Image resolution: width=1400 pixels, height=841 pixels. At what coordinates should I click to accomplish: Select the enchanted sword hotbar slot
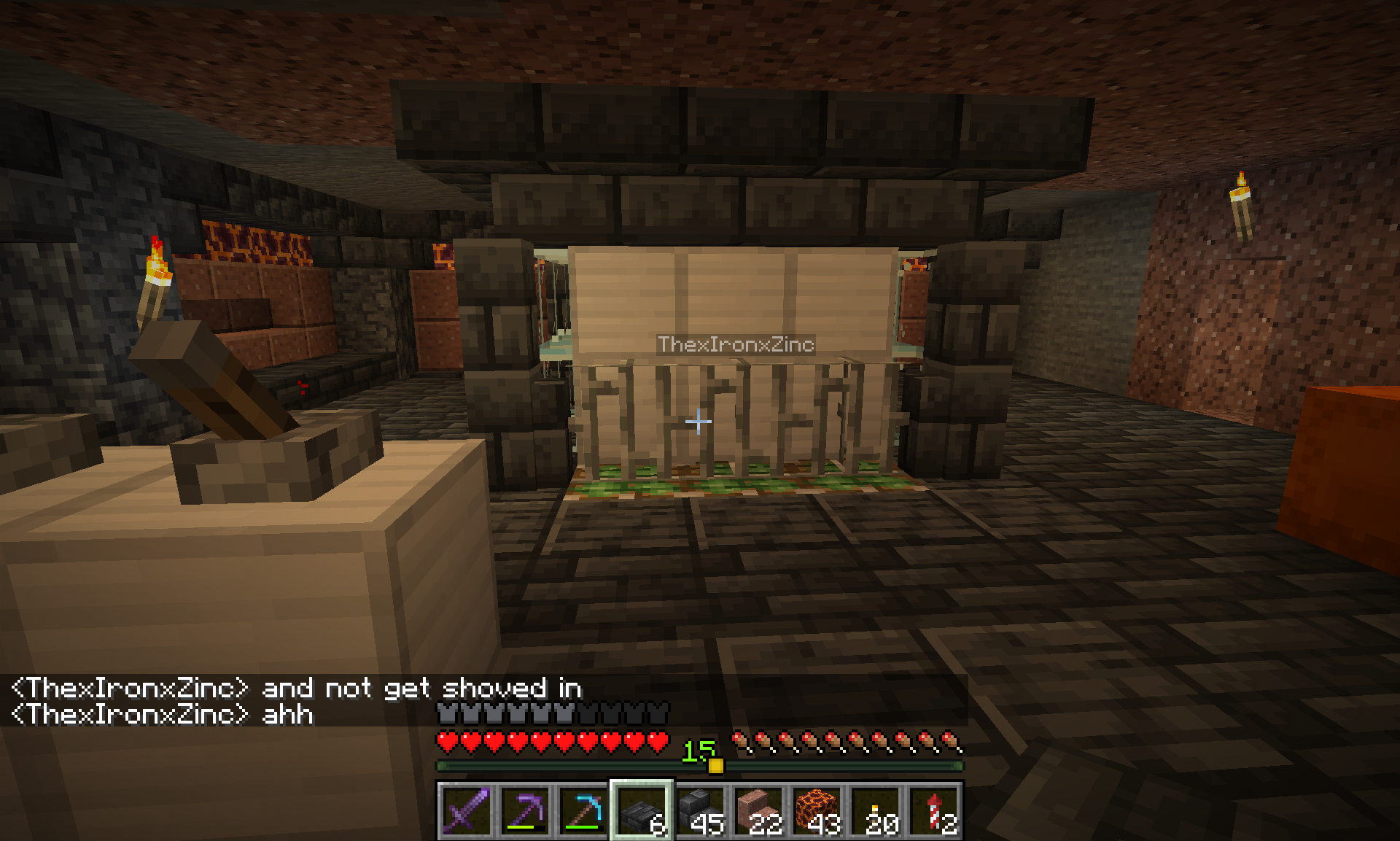[x=467, y=810]
